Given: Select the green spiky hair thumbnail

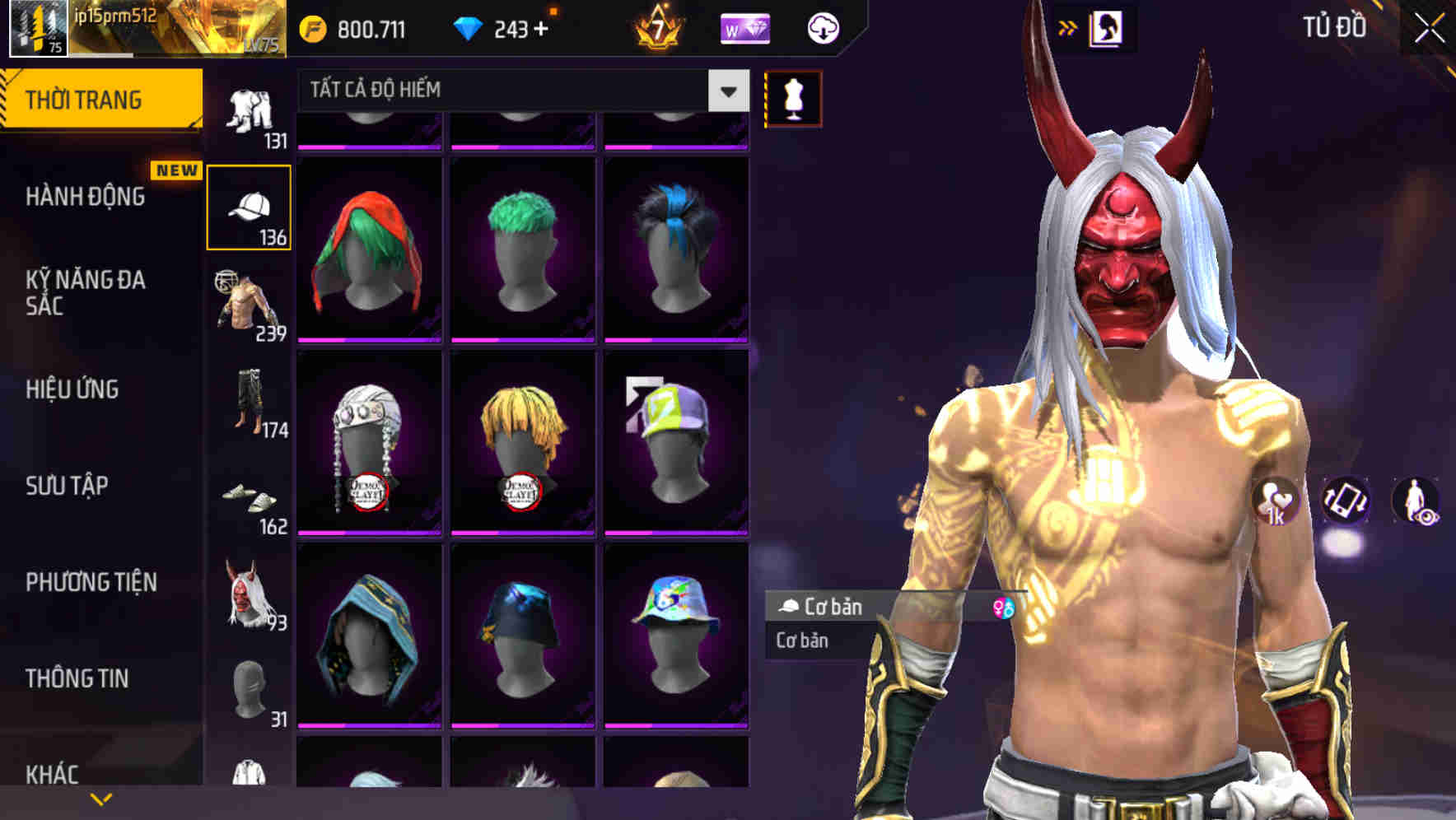Looking at the screenshot, I should (523, 247).
